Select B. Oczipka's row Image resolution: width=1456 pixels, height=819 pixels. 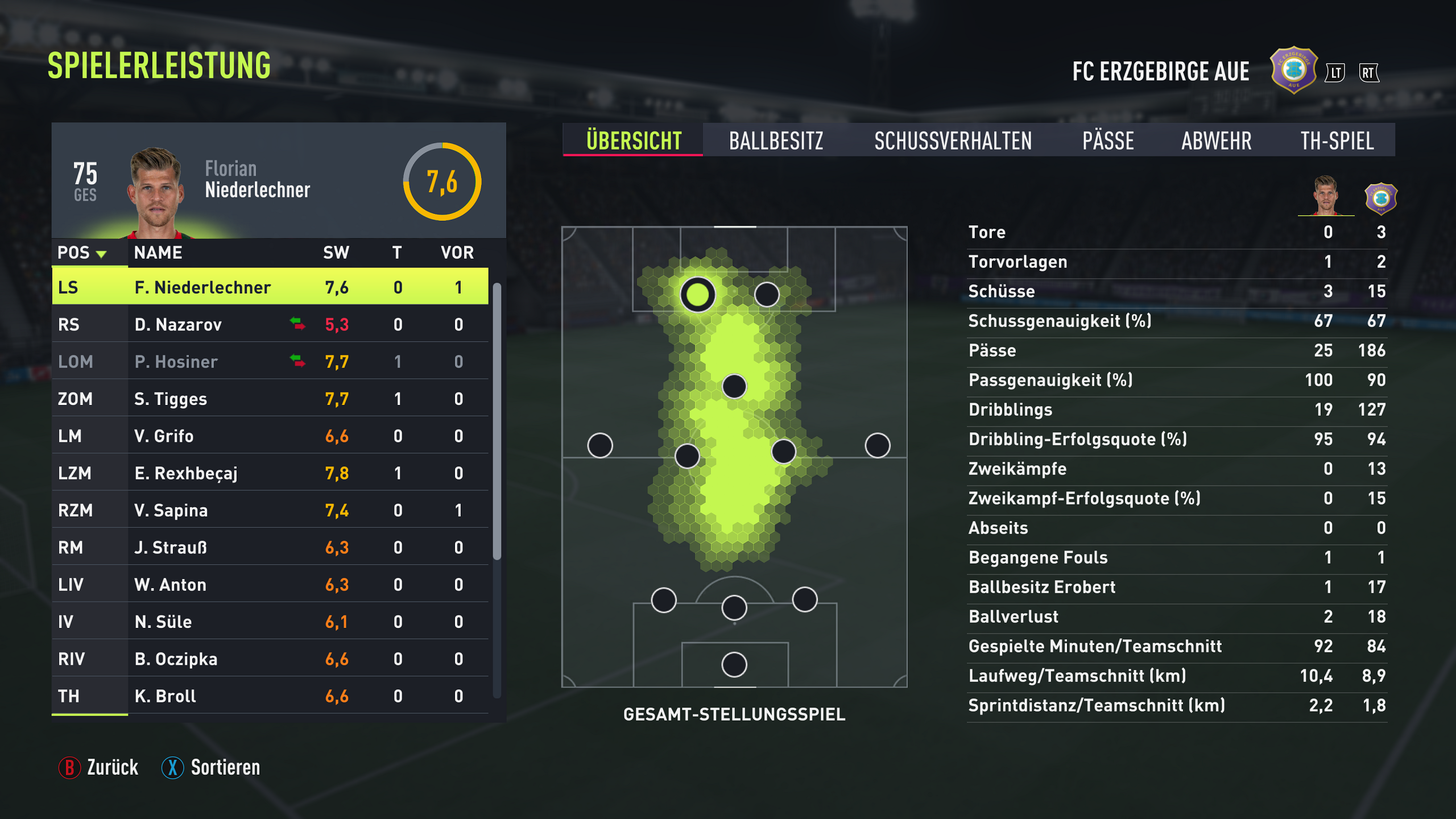click(x=270, y=659)
